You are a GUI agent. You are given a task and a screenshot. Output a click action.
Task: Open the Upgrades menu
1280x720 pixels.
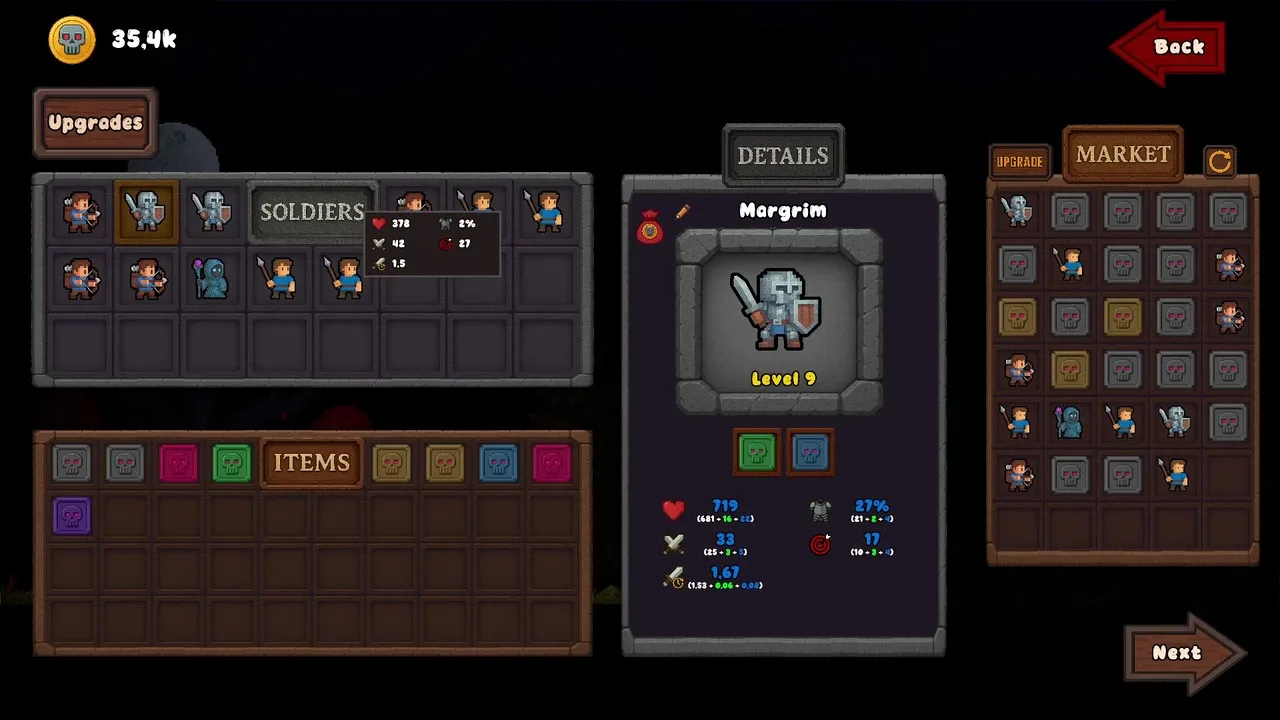click(x=95, y=123)
